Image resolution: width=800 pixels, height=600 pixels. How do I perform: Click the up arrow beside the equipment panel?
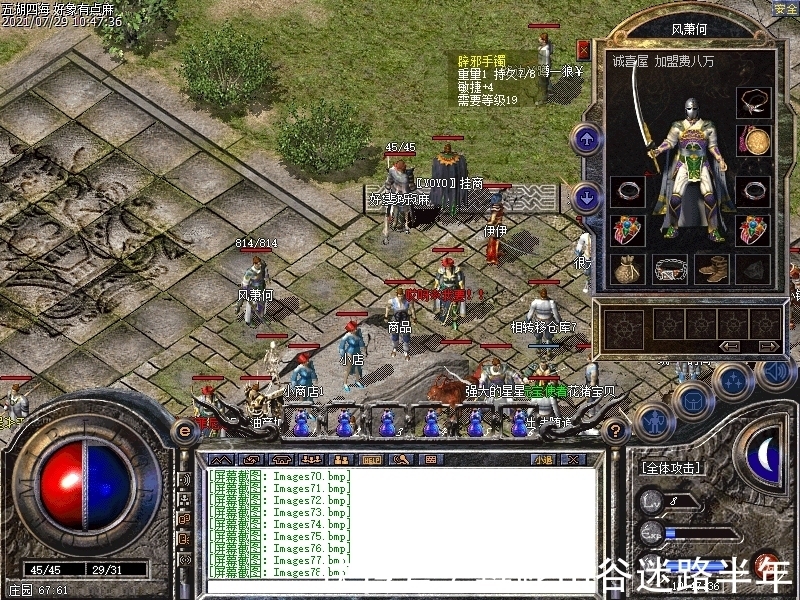586,138
